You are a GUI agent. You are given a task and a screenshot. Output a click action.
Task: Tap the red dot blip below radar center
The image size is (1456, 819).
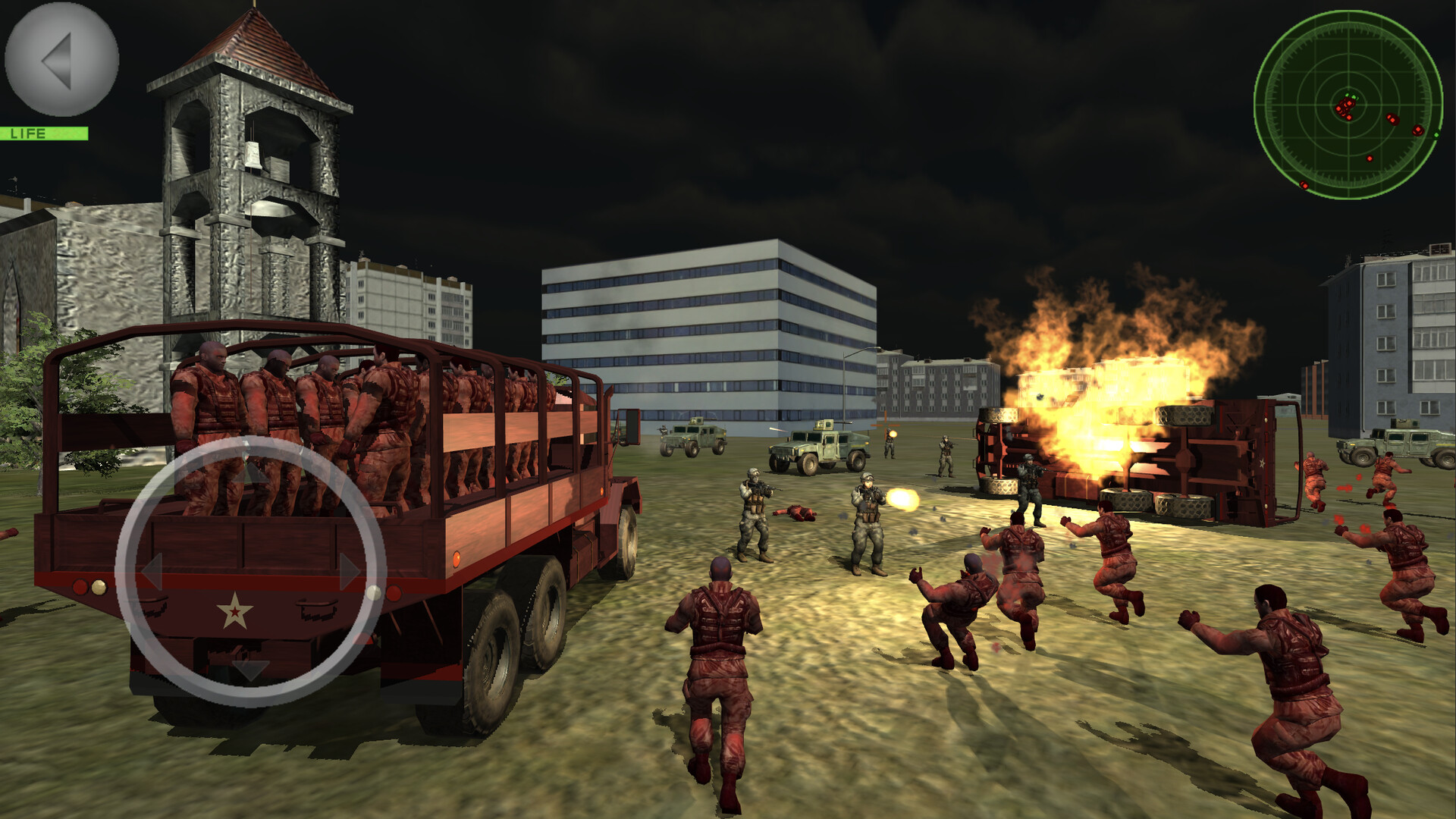(1370, 158)
